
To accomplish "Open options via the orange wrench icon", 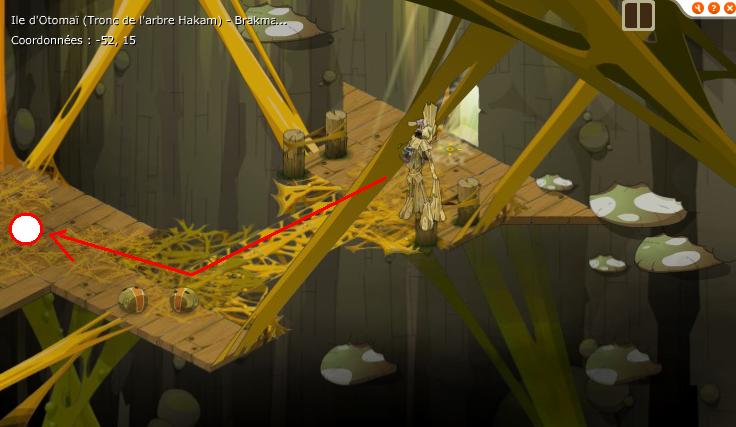I will 698,8.
